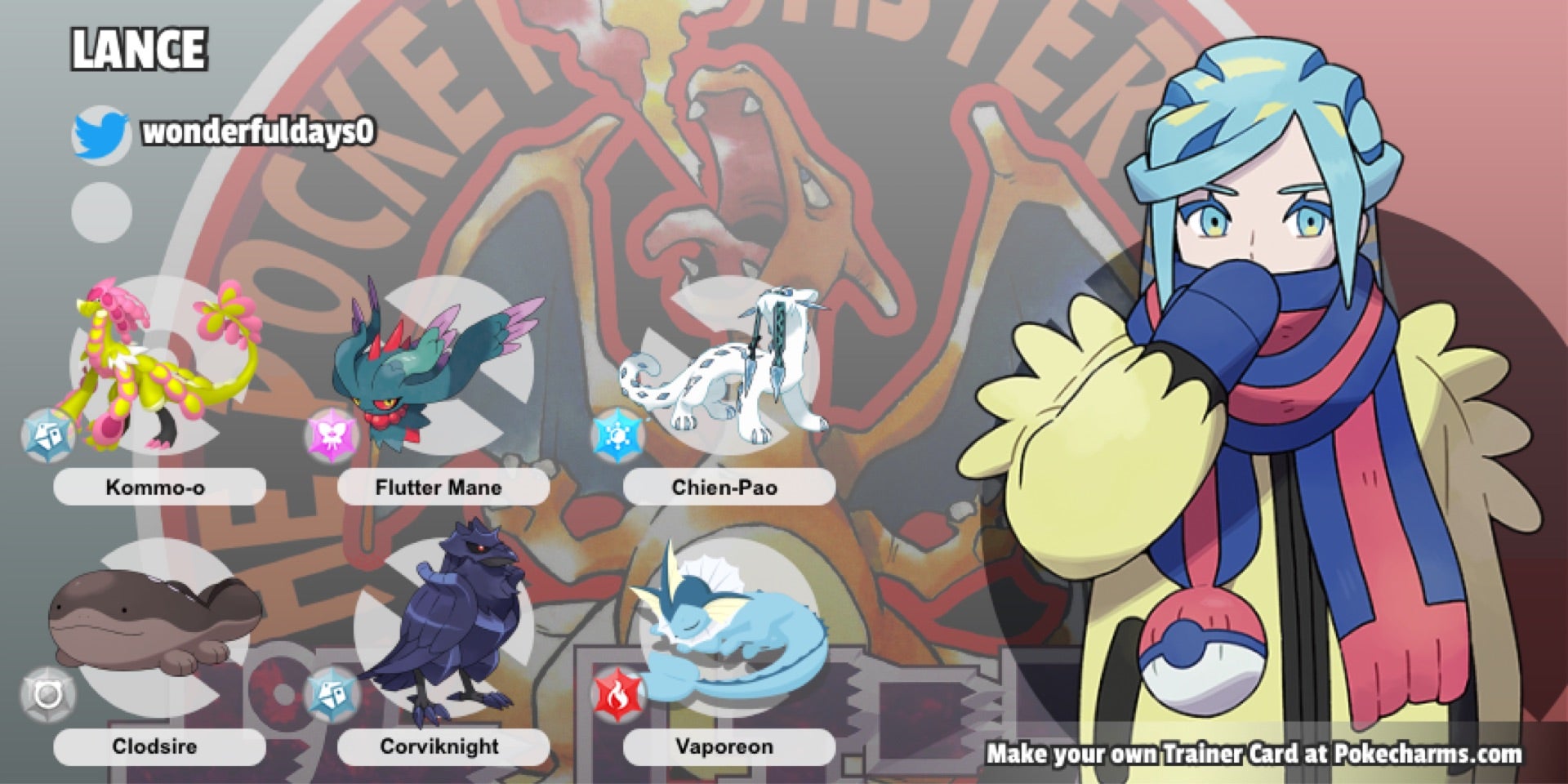Click the LANCE trainer name
Image resolution: width=1568 pixels, height=784 pixels.
139,49
